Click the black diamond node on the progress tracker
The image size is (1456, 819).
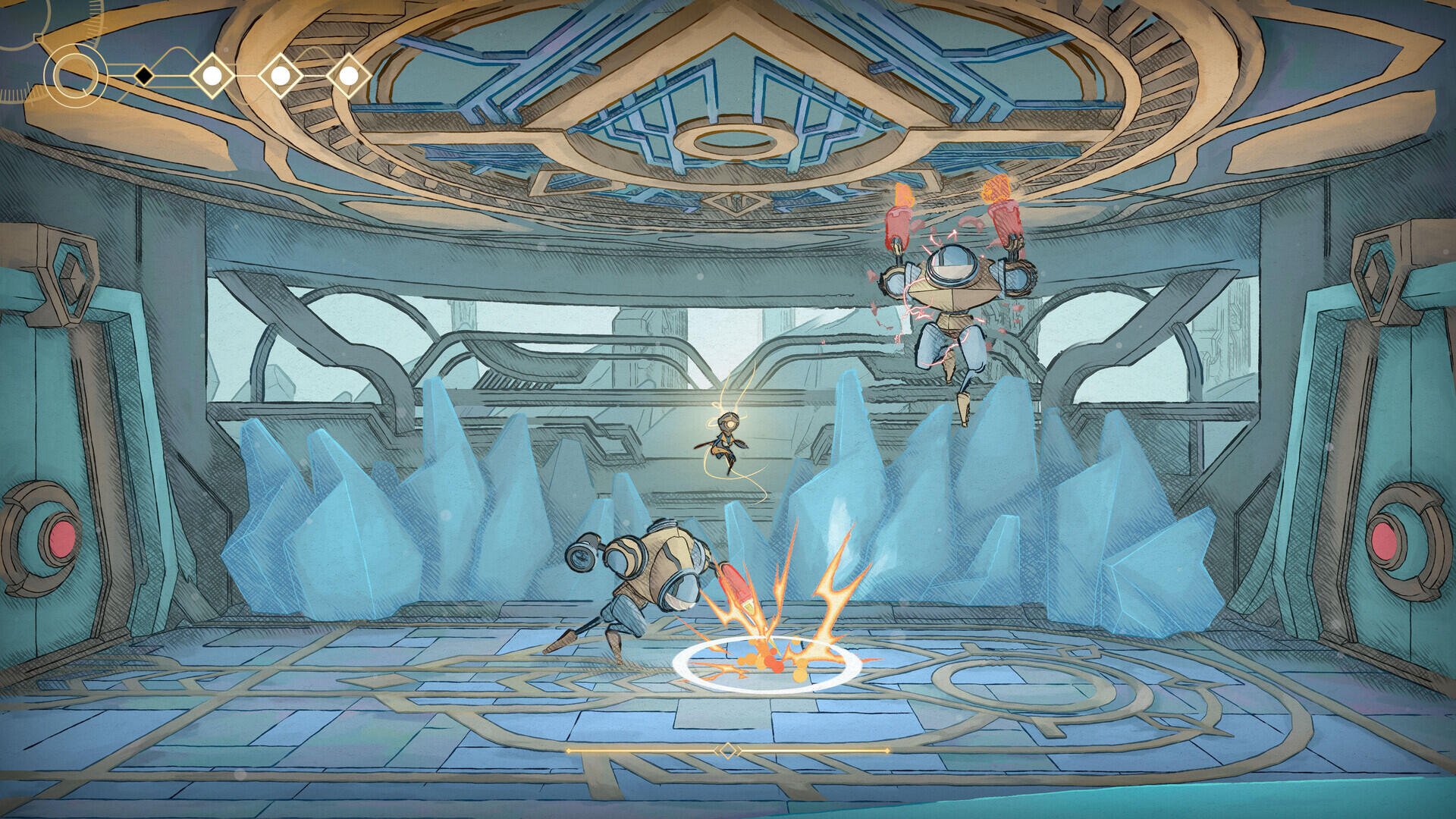click(x=144, y=74)
